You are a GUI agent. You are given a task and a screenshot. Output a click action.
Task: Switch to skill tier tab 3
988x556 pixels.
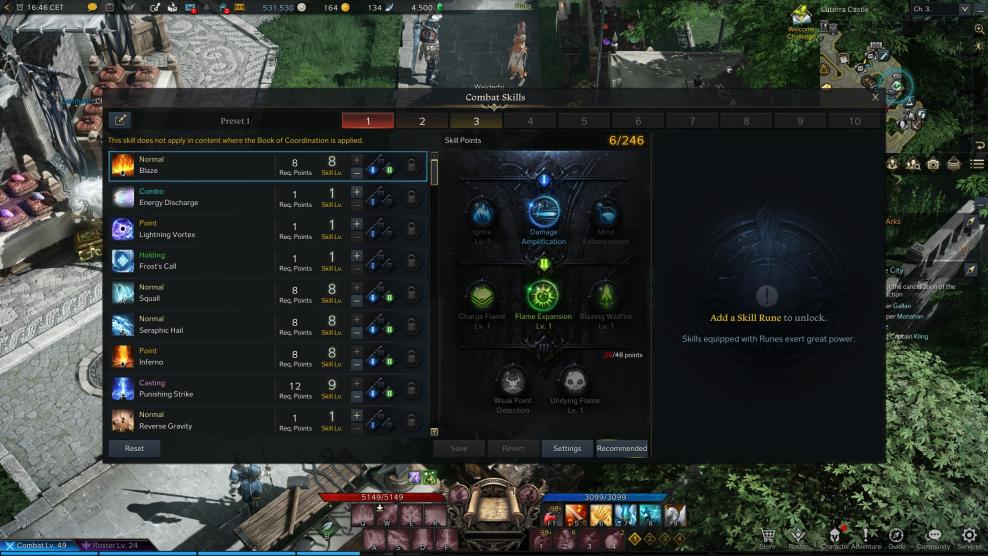(x=476, y=121)
